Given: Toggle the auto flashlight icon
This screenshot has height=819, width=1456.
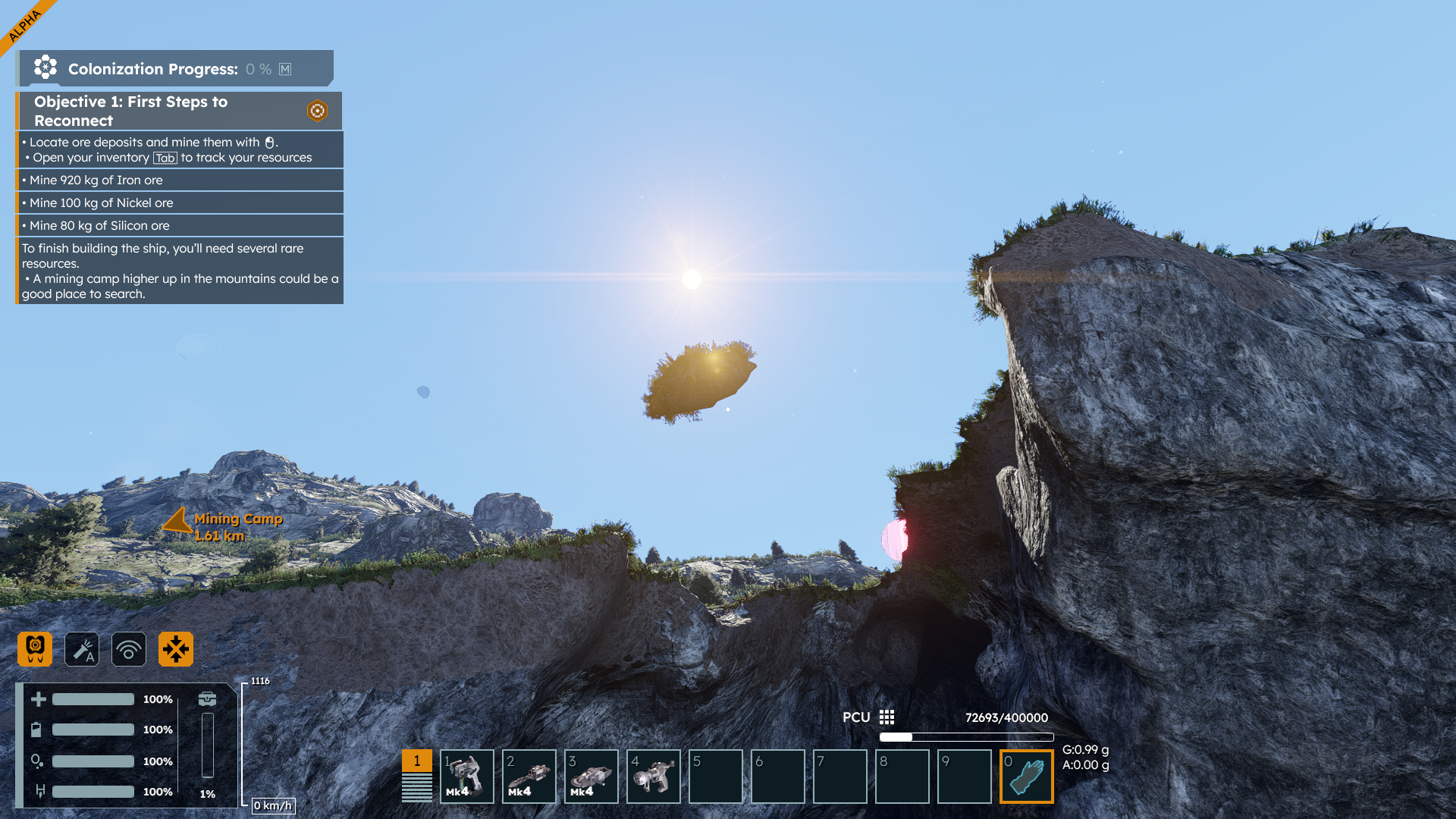Looking at the screenshot, I should click(x=82, y=649).
